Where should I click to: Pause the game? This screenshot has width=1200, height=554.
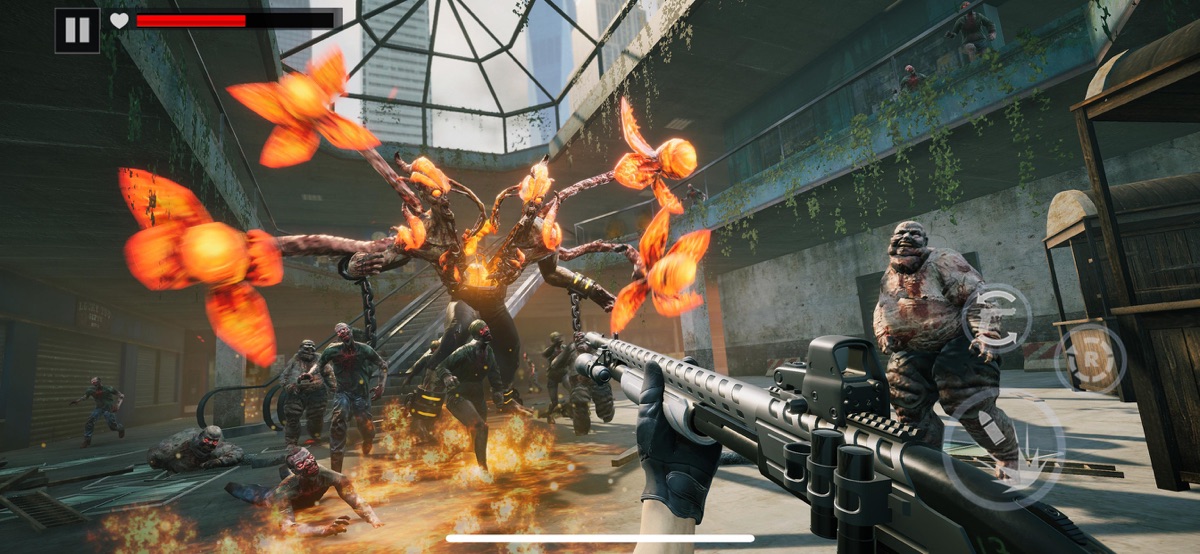(77, 30)
